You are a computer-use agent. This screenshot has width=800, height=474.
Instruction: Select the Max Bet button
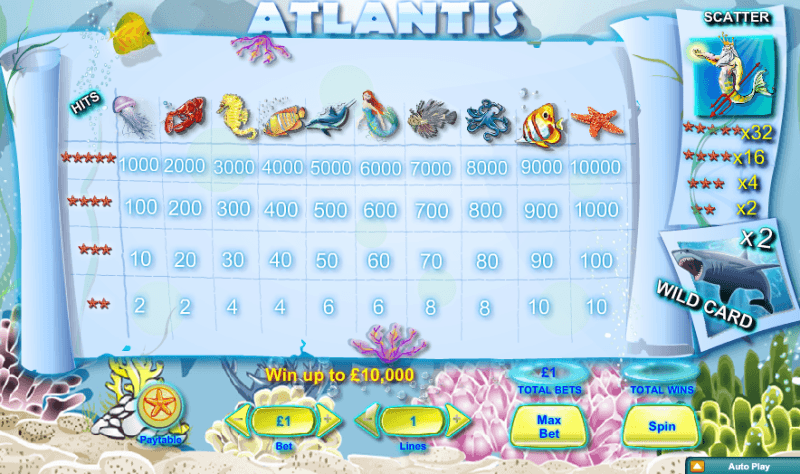coord(547,426)
